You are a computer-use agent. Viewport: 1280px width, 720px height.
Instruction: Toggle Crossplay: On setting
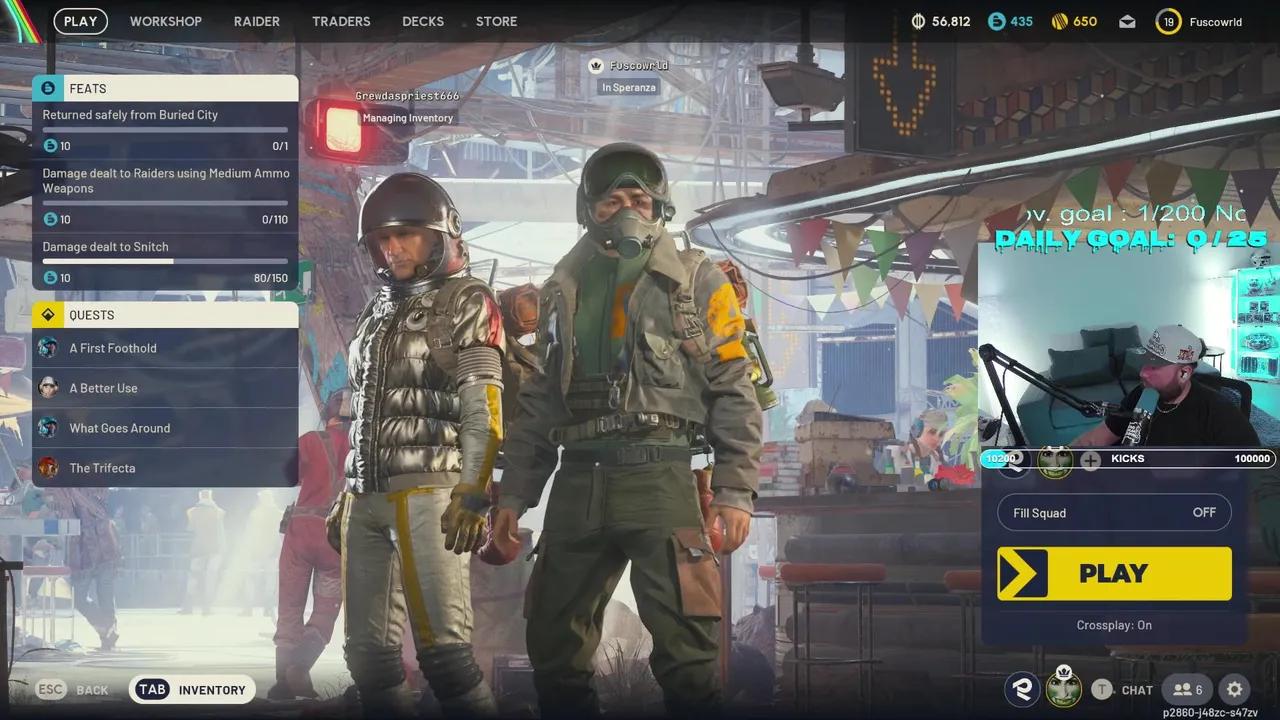pyautogui.click(x=1114, y=624)
